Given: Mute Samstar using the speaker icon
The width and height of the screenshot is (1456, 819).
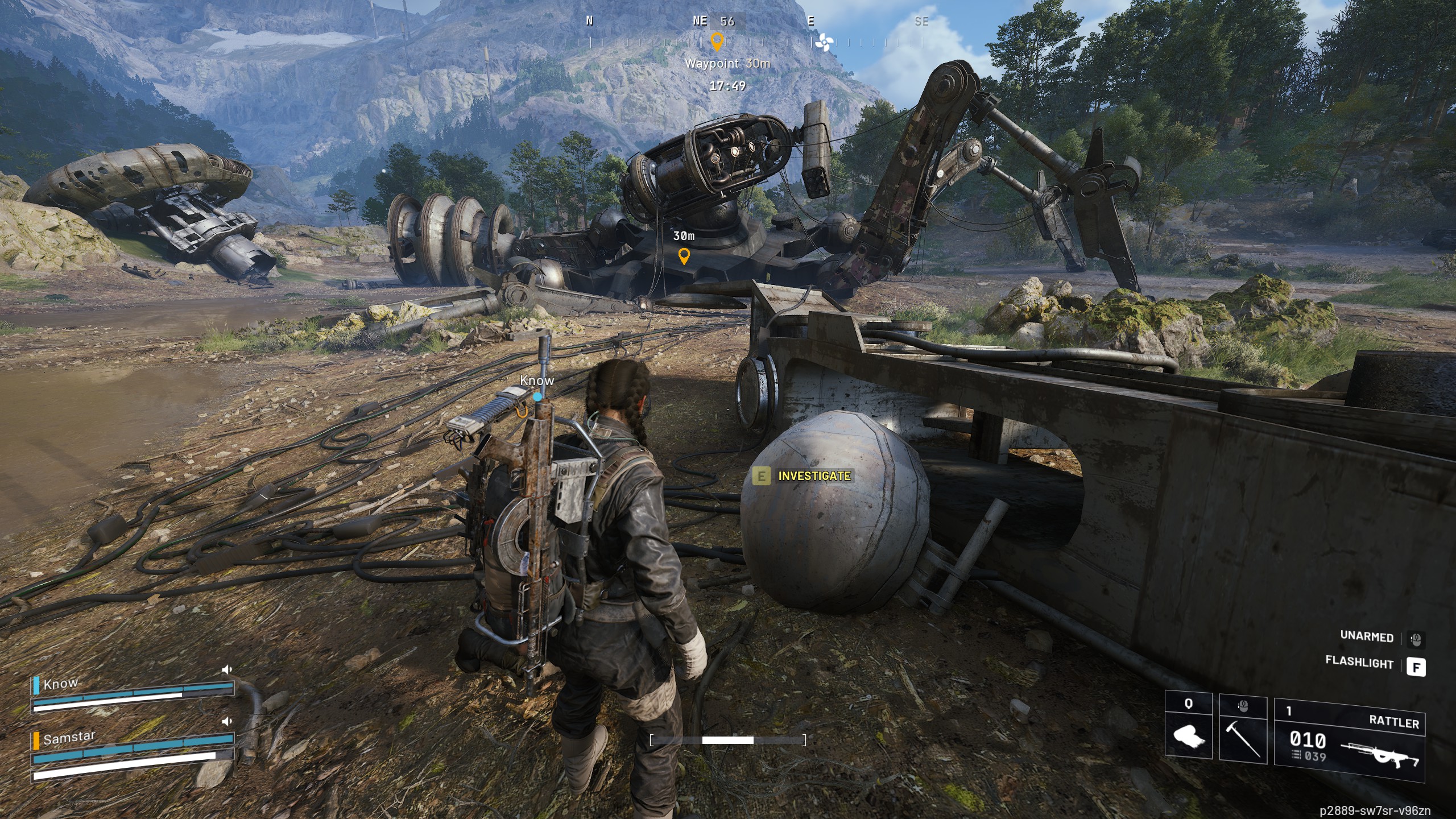Looking at the screenshot, I should point(227,721).
